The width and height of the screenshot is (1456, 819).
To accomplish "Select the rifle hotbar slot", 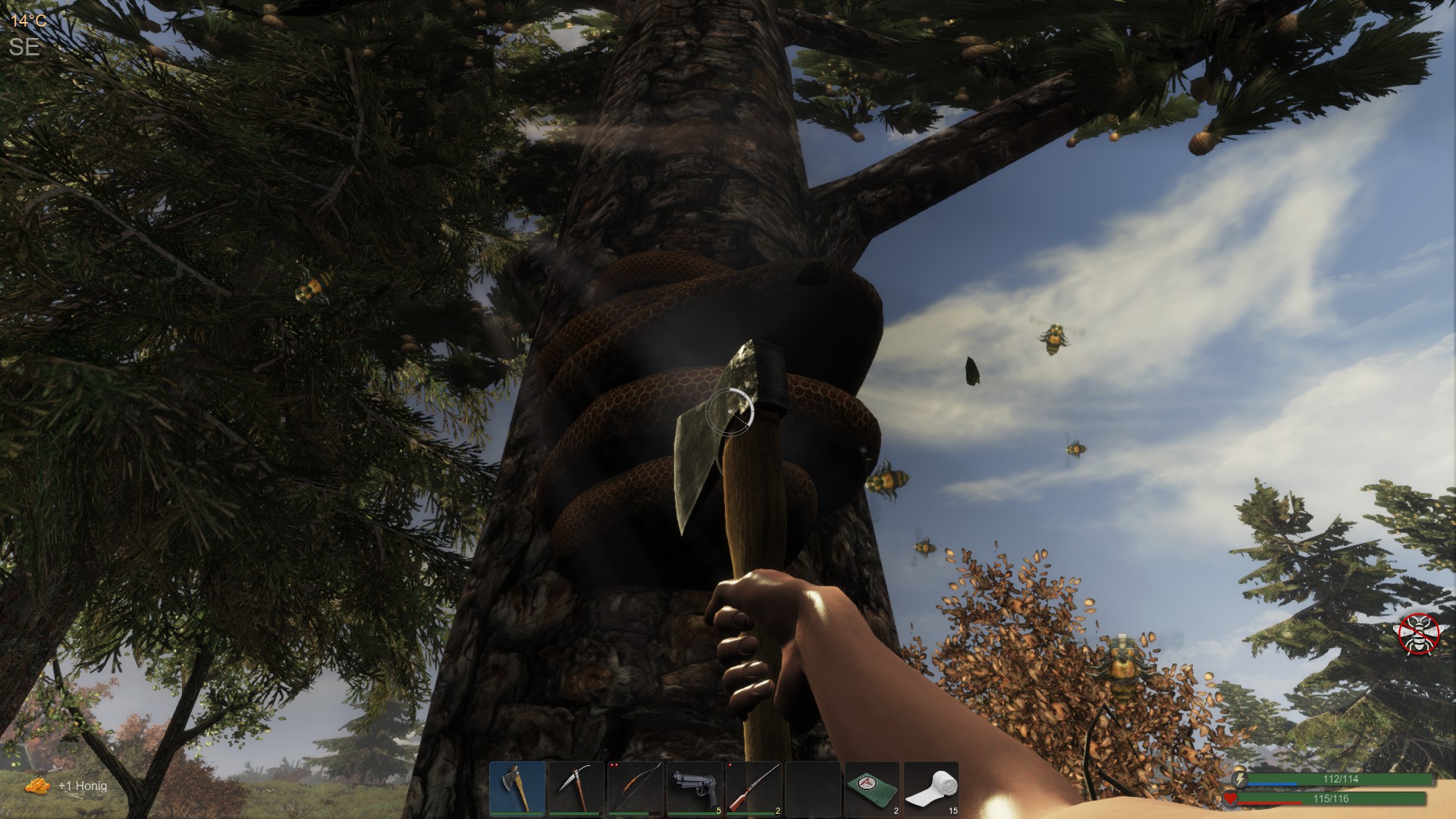I will [x=754, y=789].
